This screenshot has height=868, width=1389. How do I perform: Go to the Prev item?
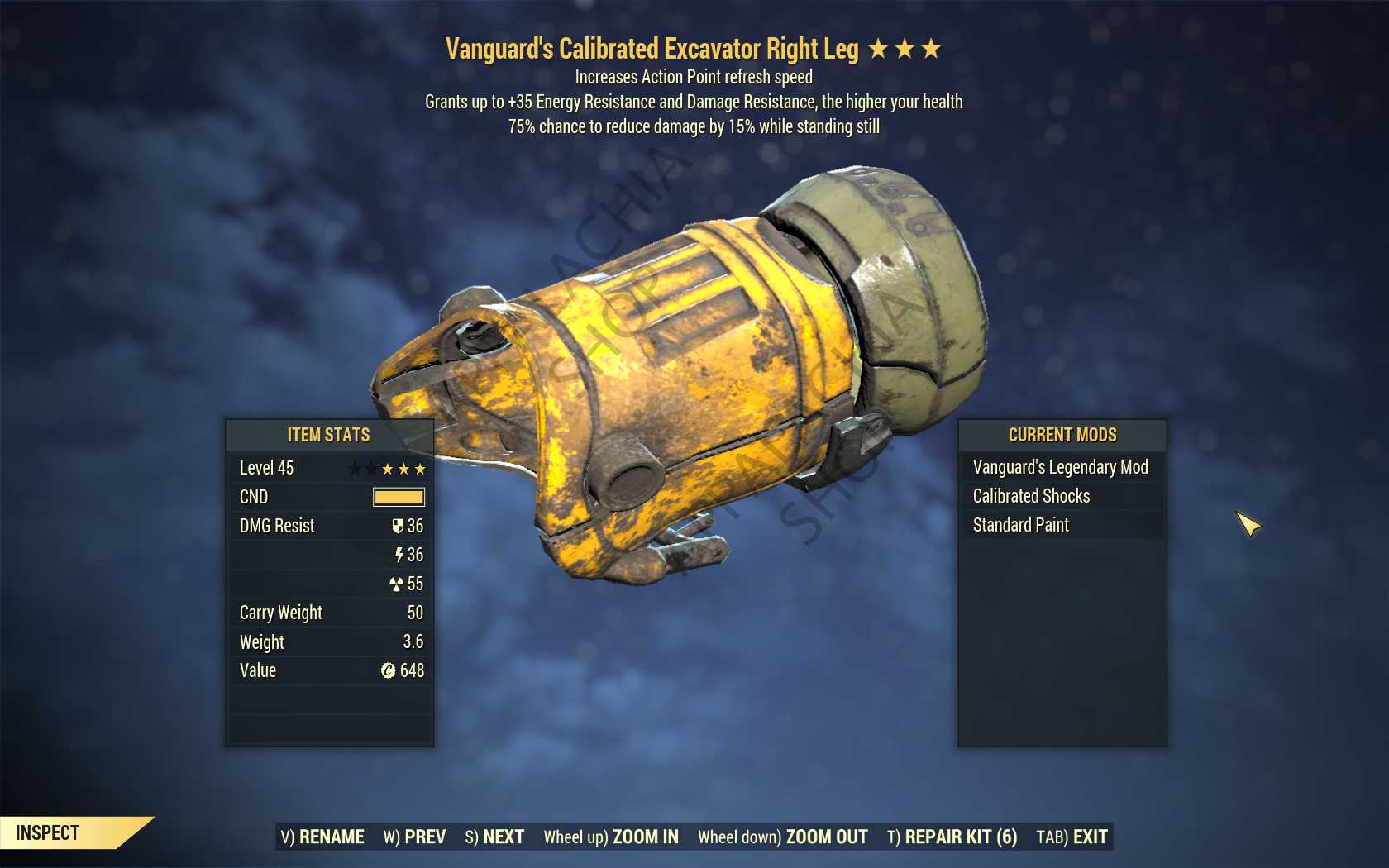414,837
